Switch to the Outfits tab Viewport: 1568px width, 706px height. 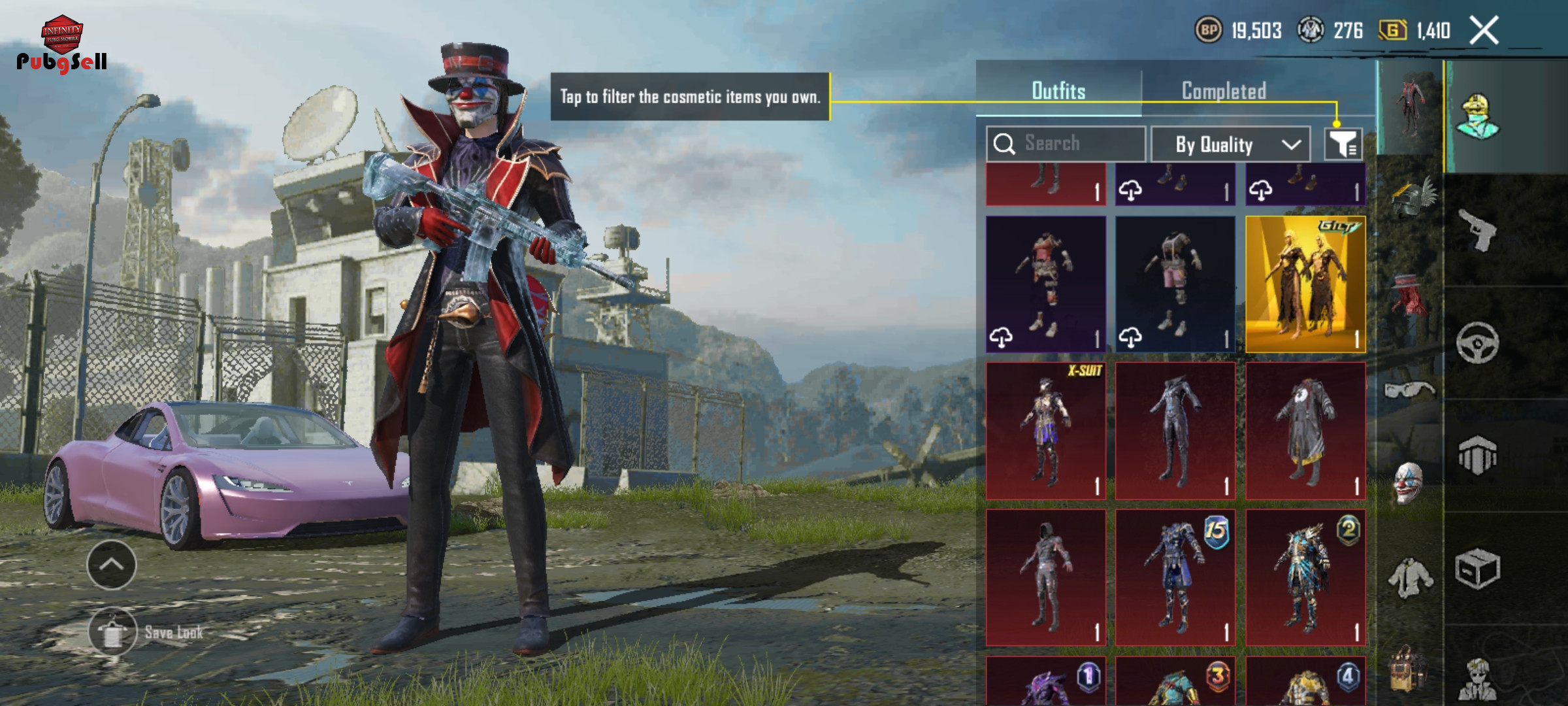tap(1058, 91)
